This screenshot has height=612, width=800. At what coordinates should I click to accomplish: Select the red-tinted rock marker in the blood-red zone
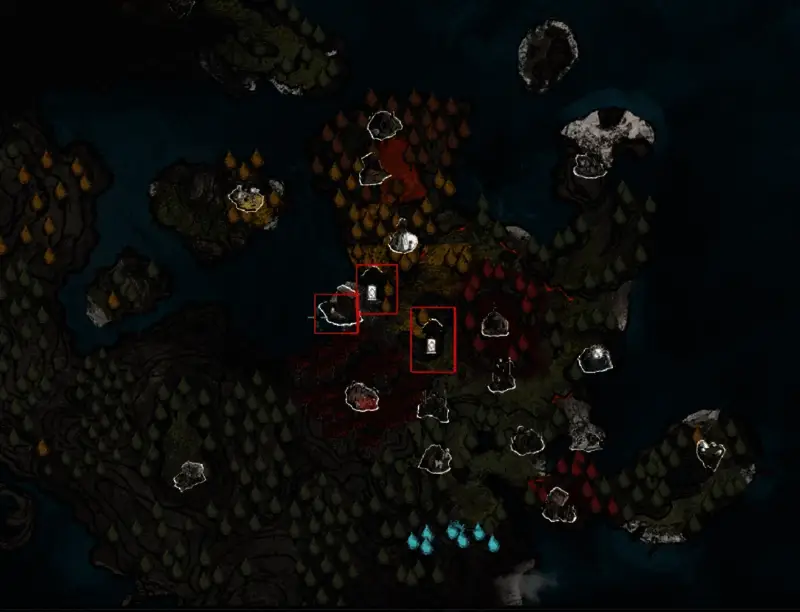(x=362, y=395)
